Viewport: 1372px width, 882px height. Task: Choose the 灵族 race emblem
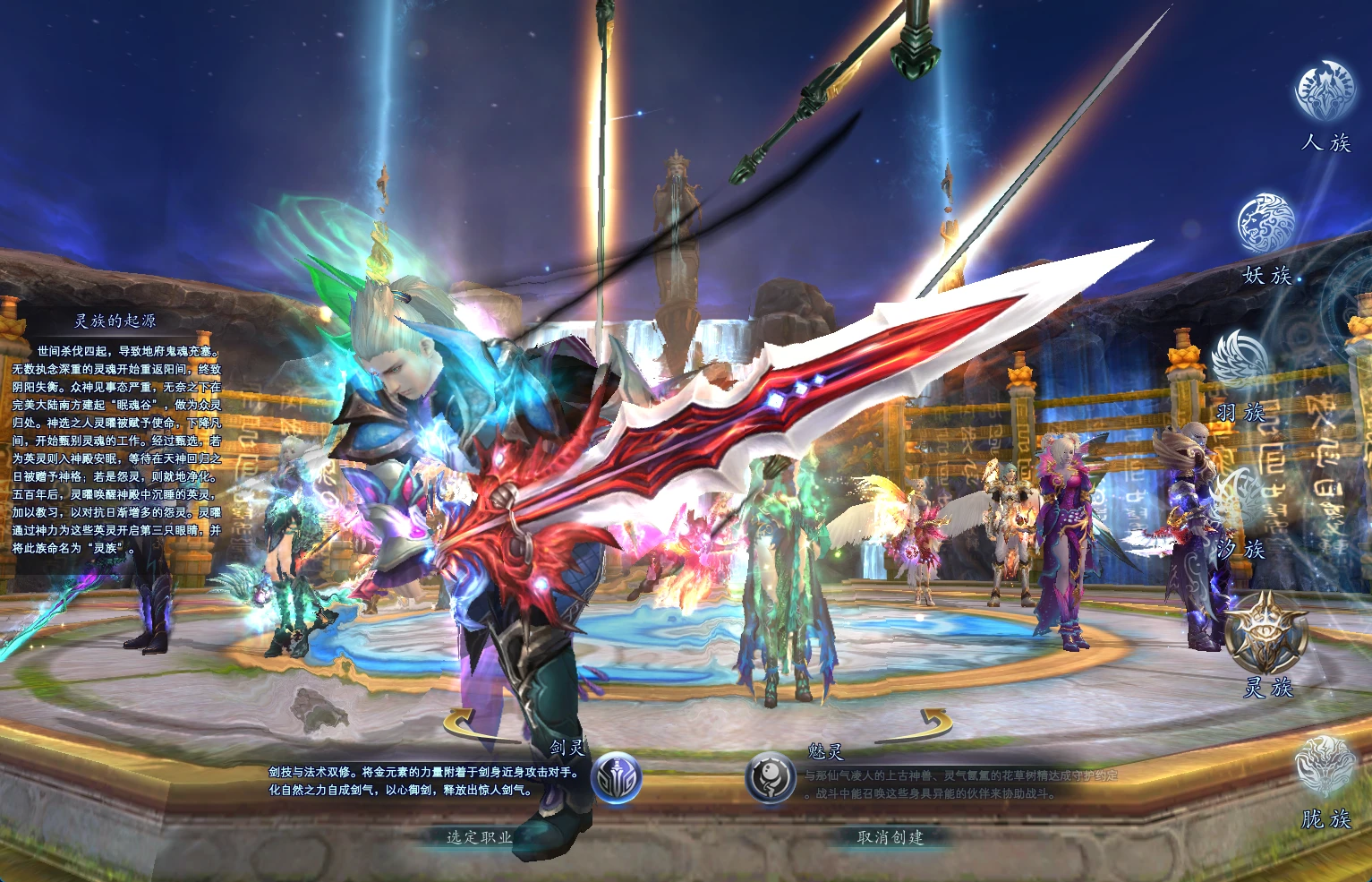1267,632
